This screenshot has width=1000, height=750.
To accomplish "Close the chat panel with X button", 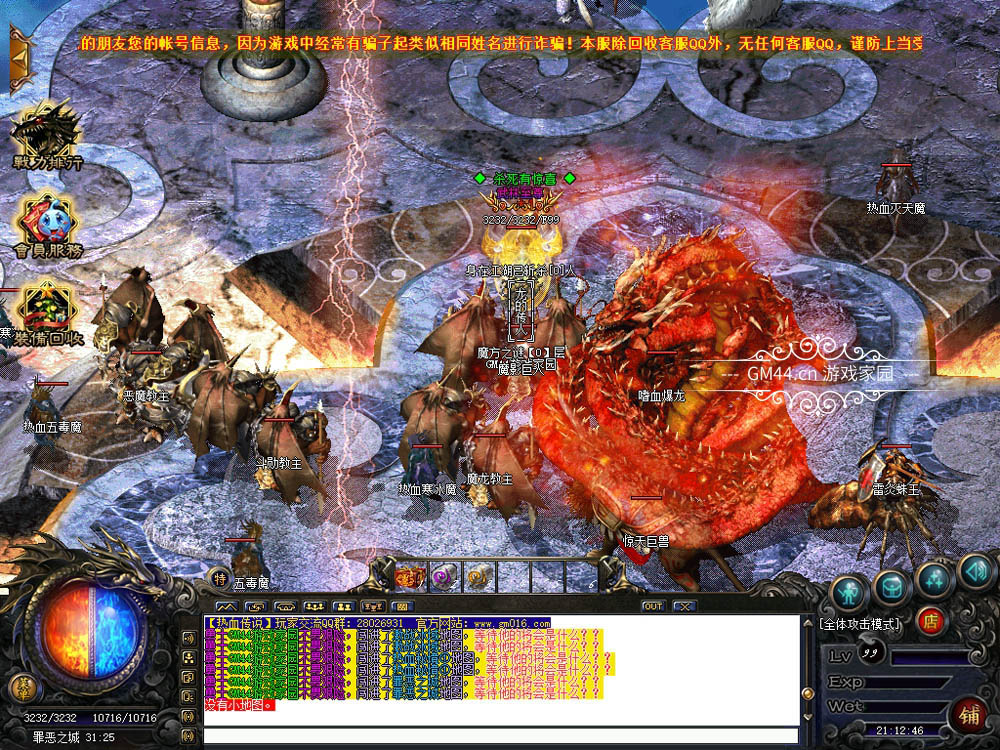I will pos(684,606).
